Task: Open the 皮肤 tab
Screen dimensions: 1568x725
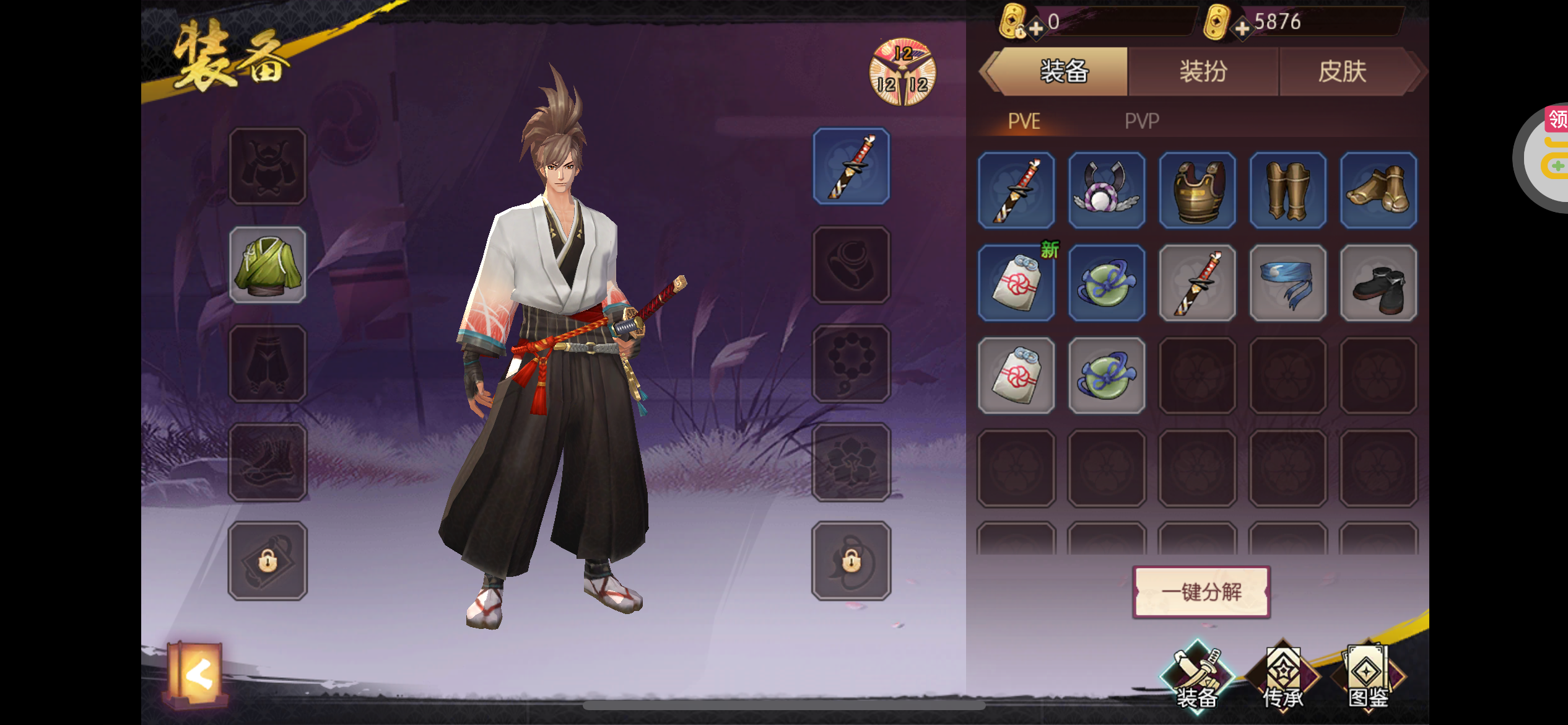Action: [1343, 72]
